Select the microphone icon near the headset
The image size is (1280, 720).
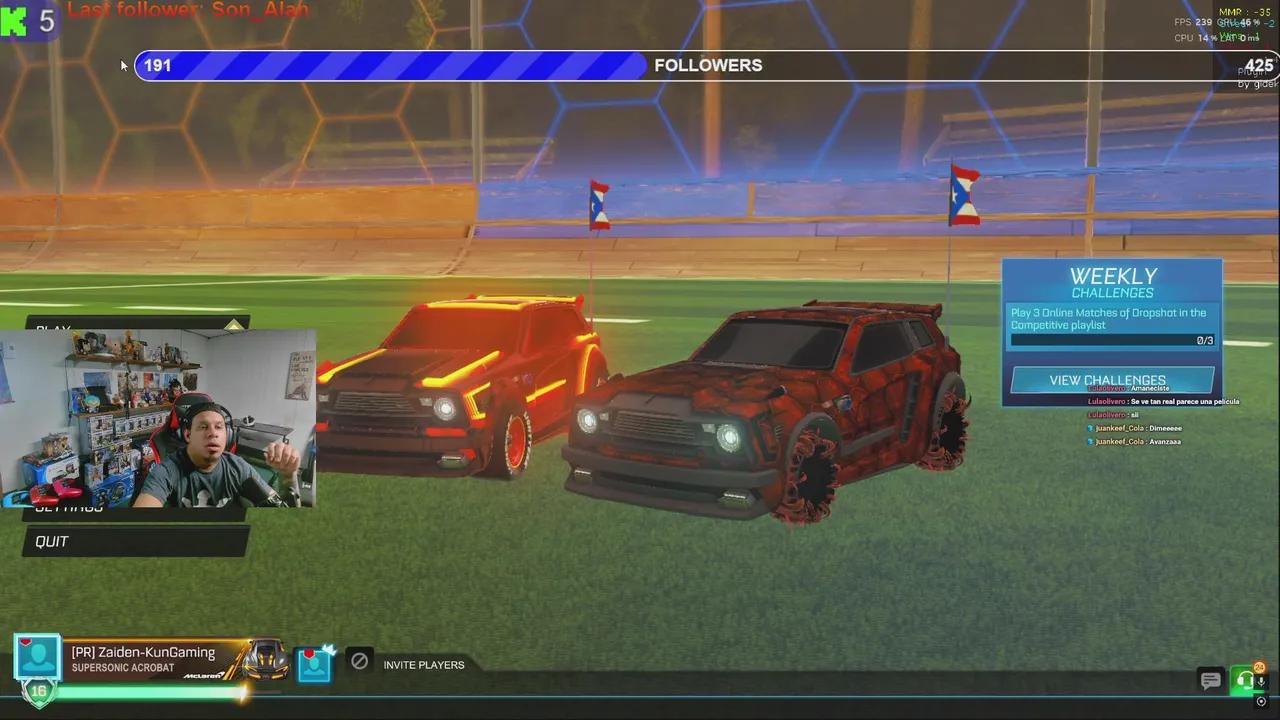1262,682
